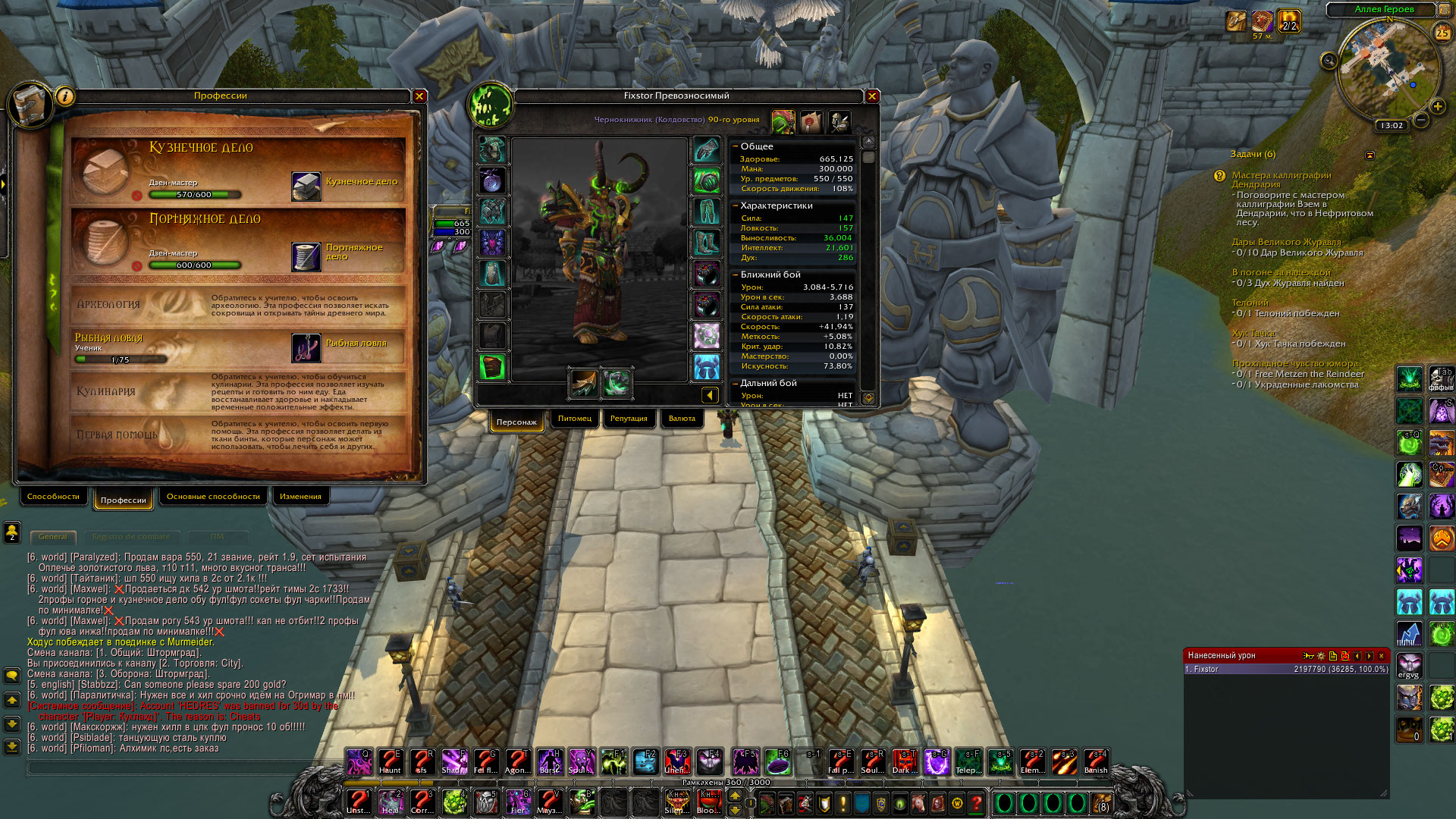1456x819 pixels.
Task: Select the Рыбная ловля skill icon
Action: [x=306, y=348]
